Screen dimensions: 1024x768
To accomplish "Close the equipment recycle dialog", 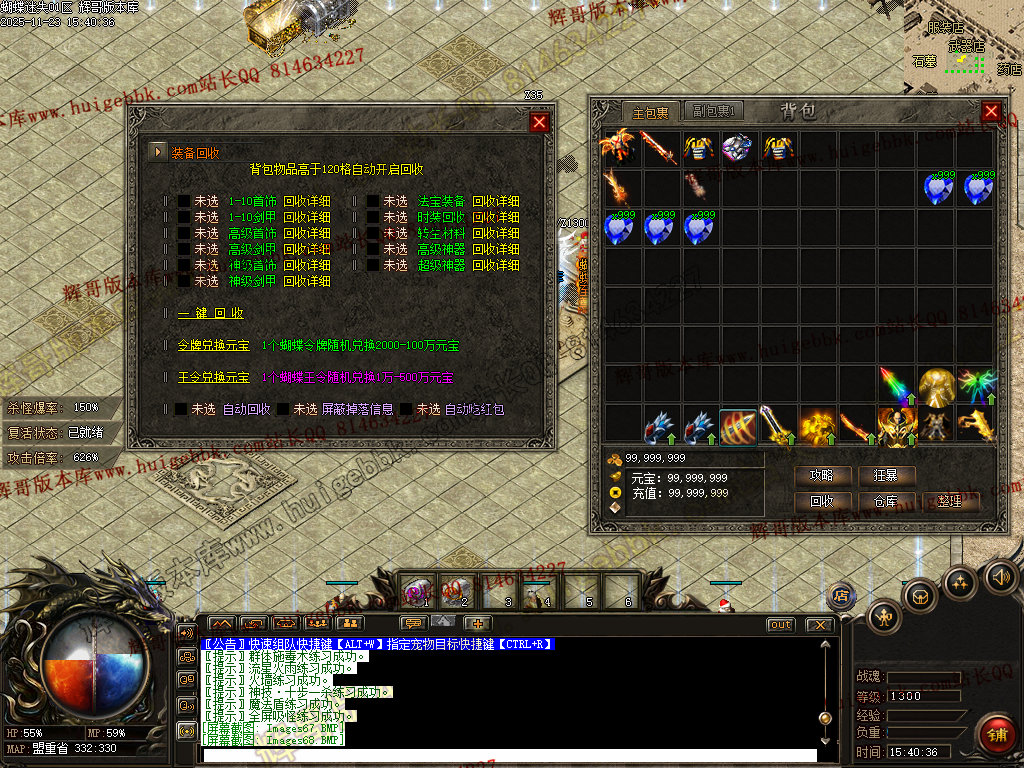I will coord(540,122).
